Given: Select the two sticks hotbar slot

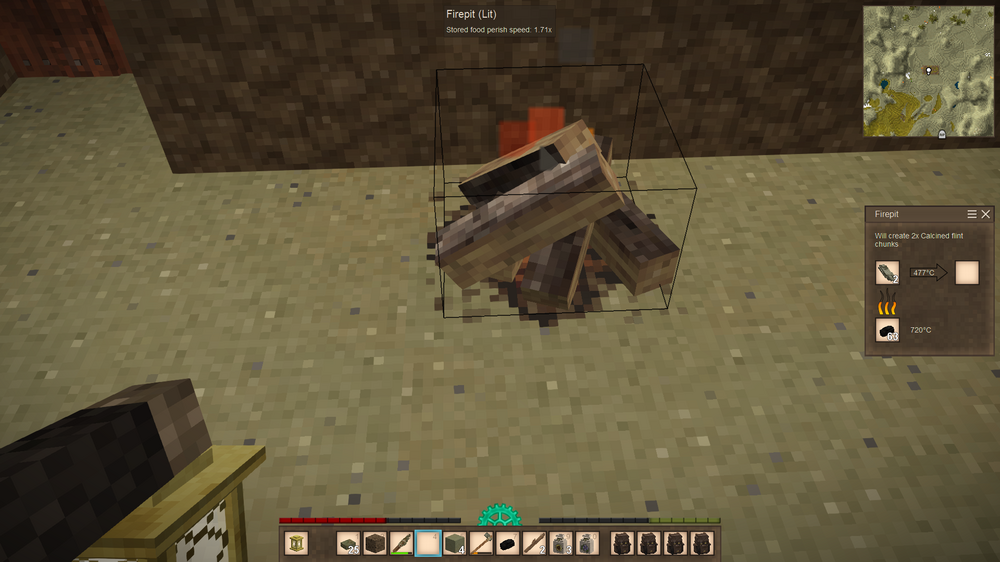Looking at the screenshot, I should coord(533,543).
